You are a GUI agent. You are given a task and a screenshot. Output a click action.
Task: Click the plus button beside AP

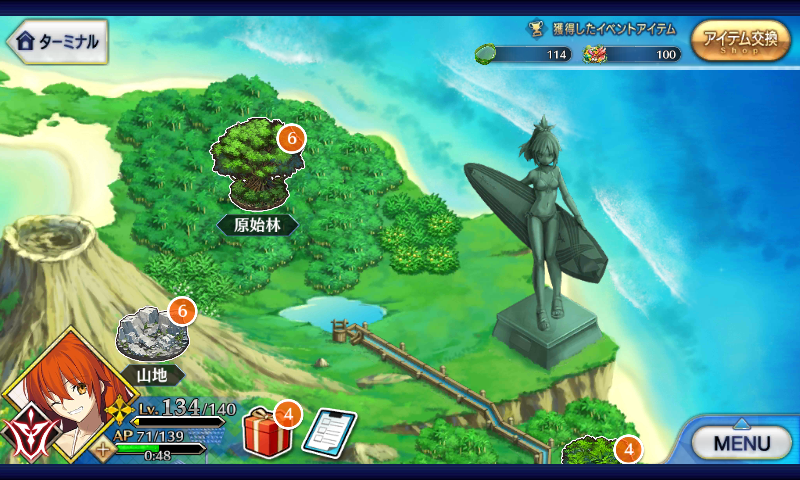click(102, 449)
